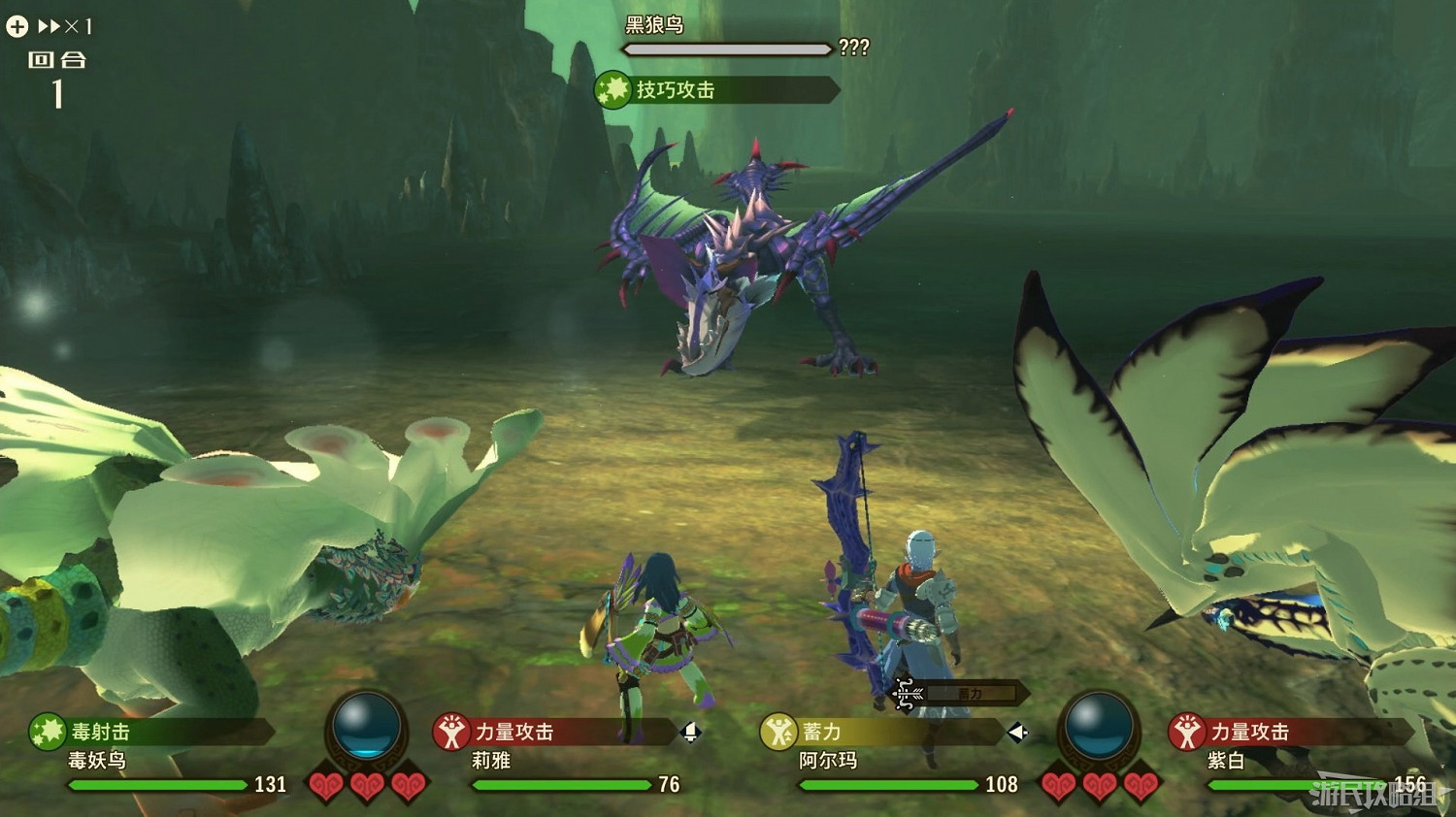Click the plus icon in the top-left corner
Viewport: 1456px width, 817px height.
(16, 25)
